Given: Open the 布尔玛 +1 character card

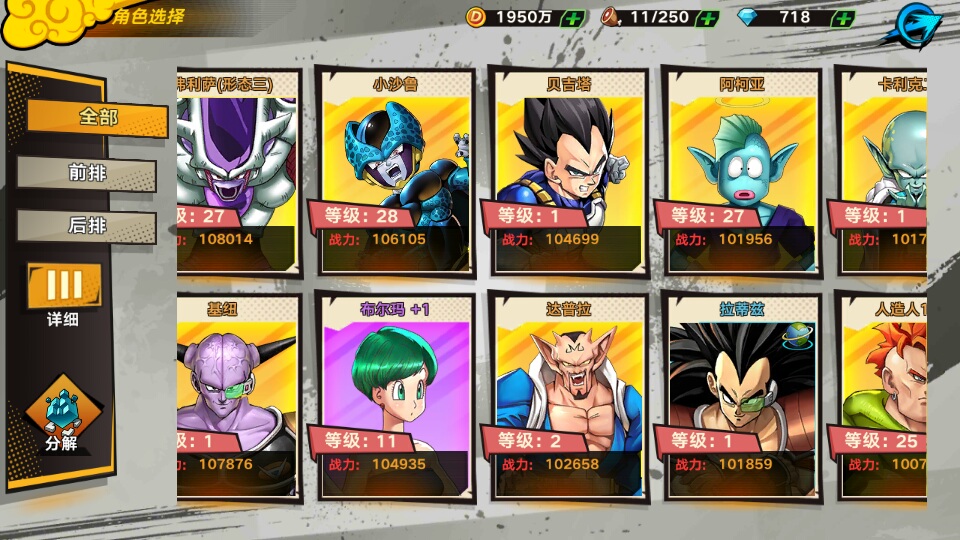Looking at the screenshot, I should tap(395, 396).
